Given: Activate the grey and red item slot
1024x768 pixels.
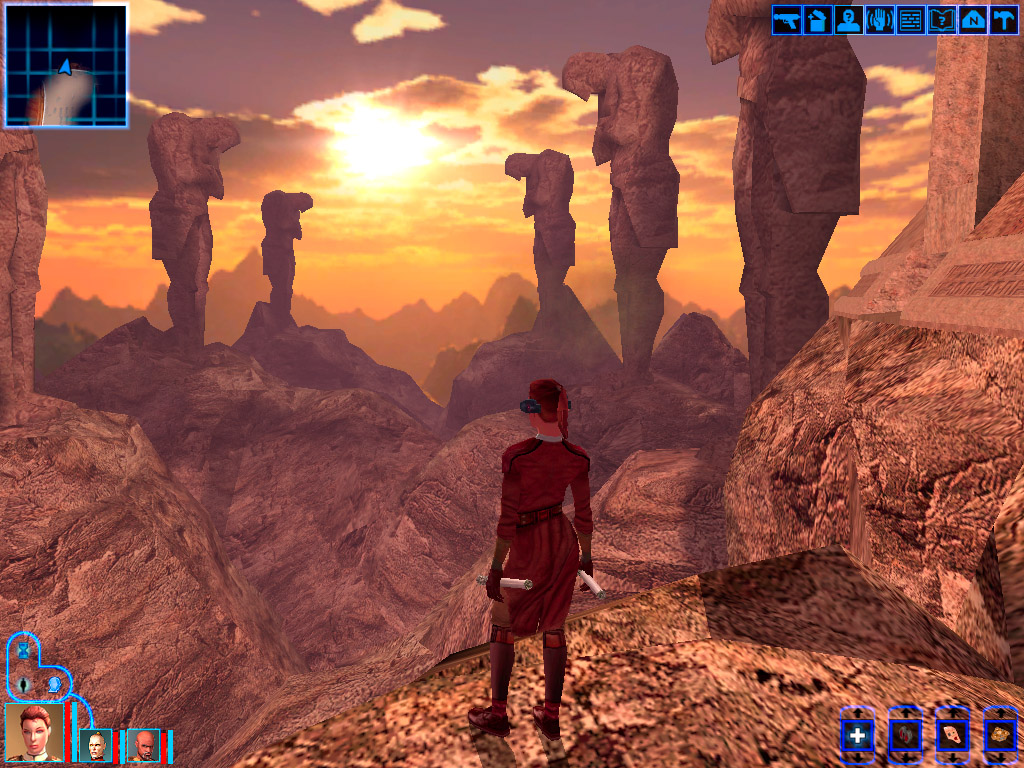Looking at the screenshot, I should click(x=905, y=737).
